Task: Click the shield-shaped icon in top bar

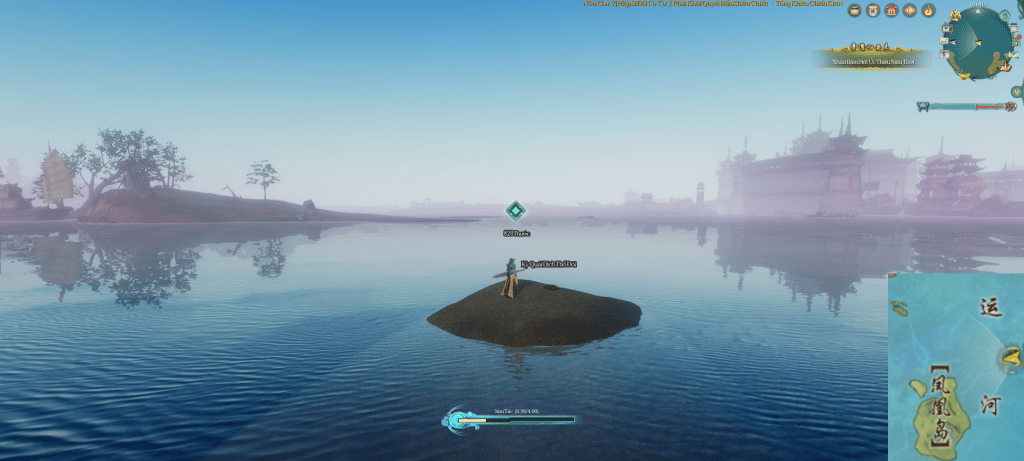Action: point(873,10)
